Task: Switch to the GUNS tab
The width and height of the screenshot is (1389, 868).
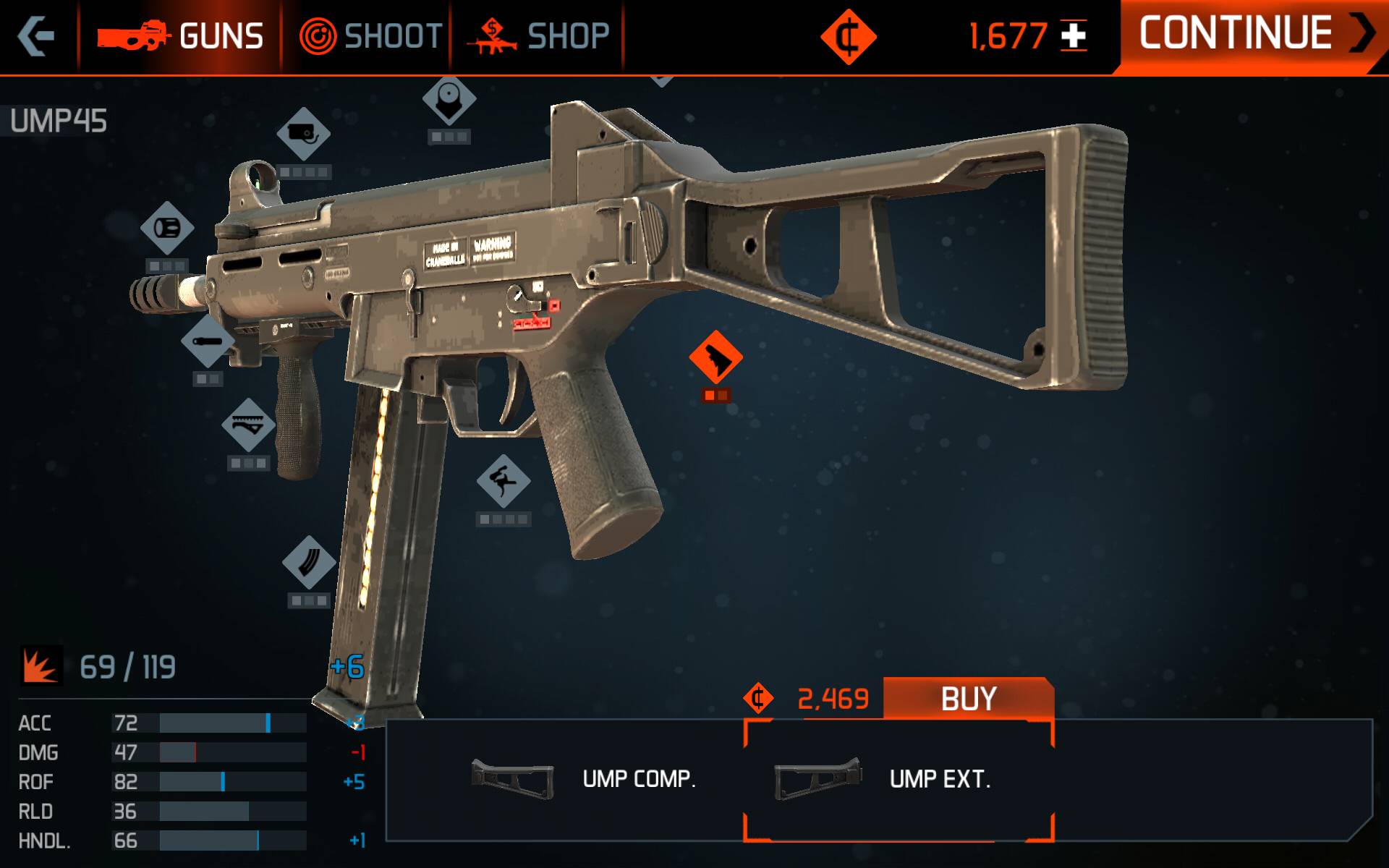Action: pyautogui.click(x=181, y=36)
